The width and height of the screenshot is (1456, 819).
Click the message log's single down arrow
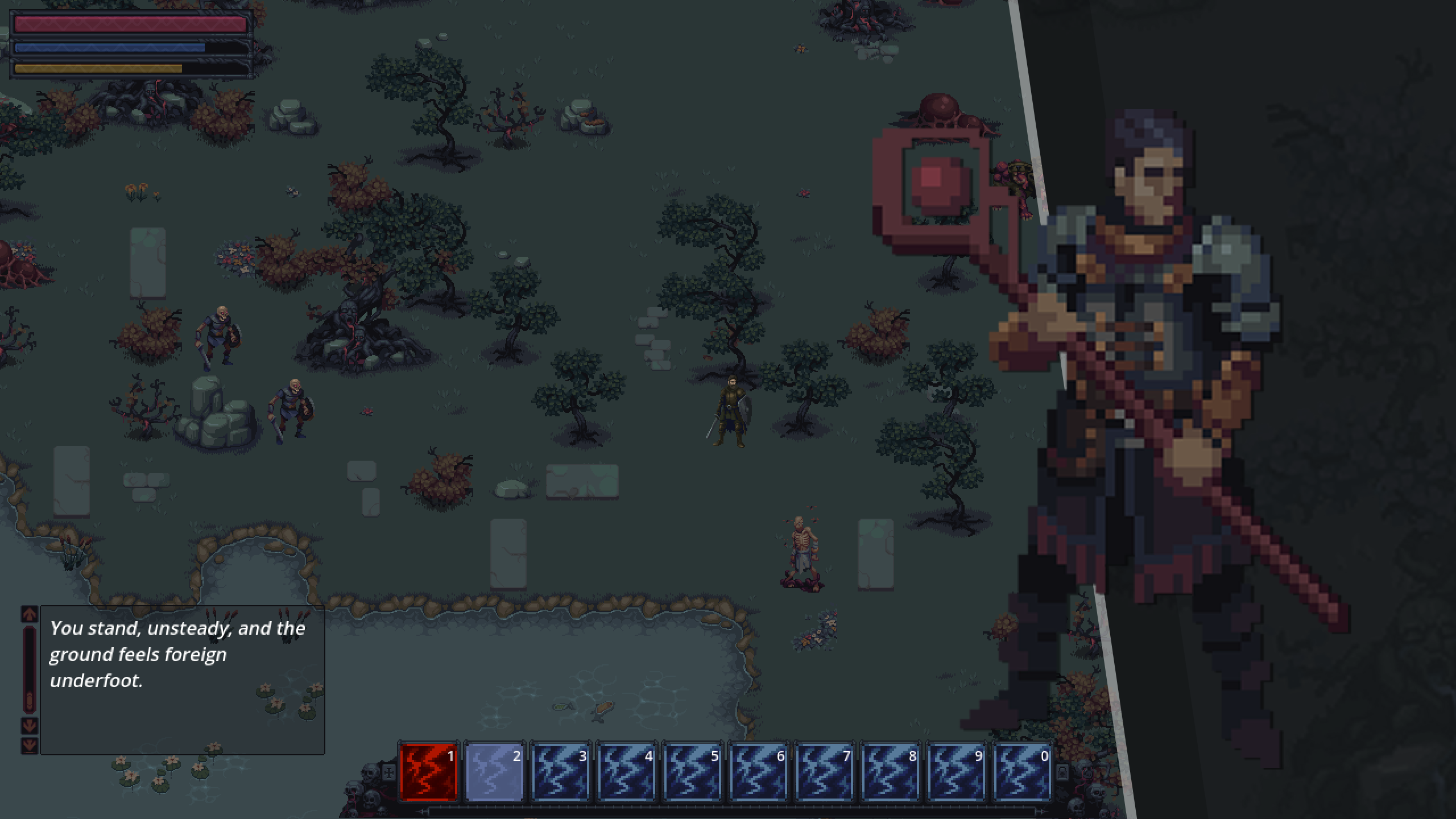point(30,725)
